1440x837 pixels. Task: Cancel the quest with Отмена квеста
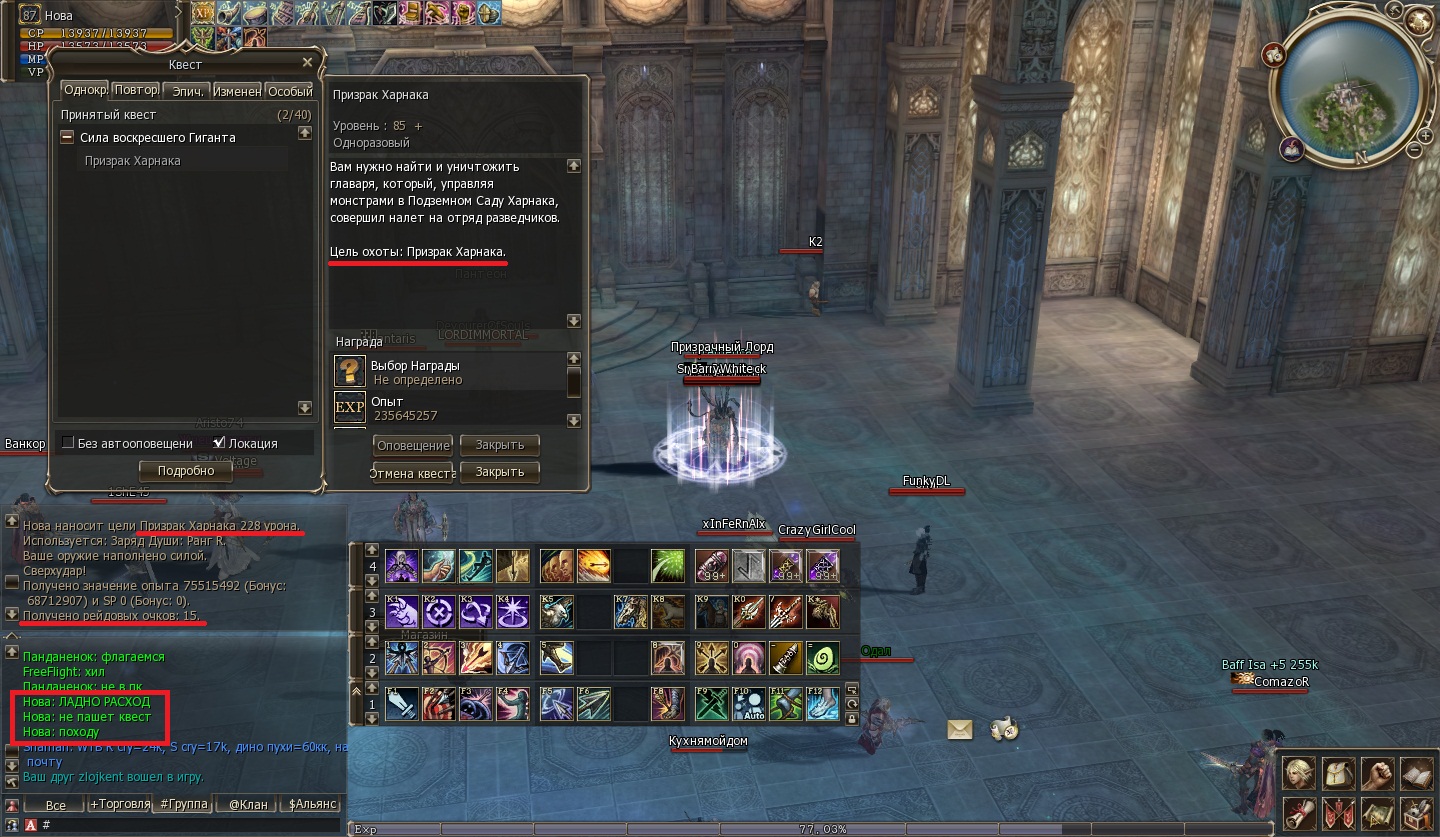point(412,473)
